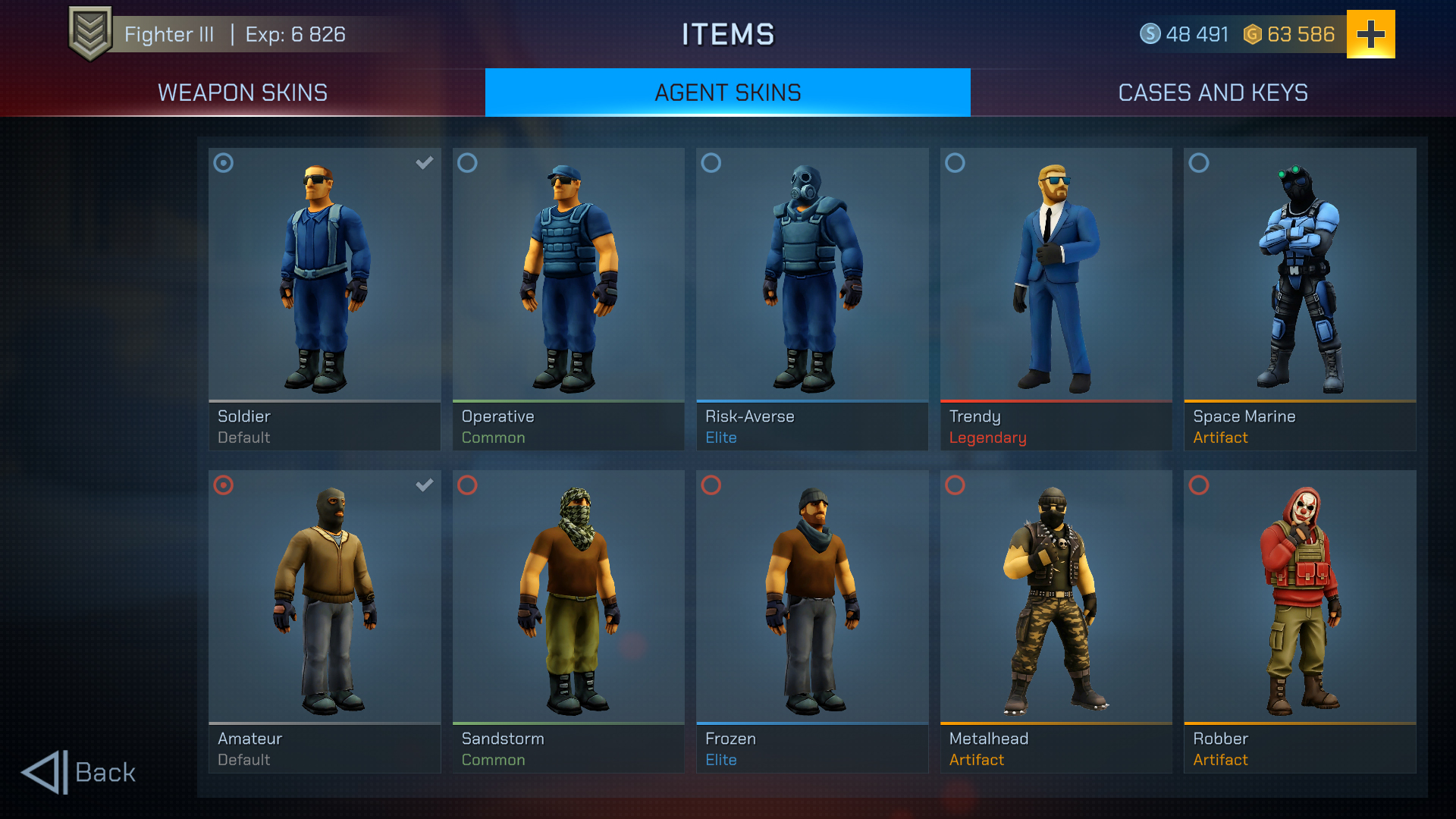Click the checkmark on the Amateur card
The image size is (1456, 819).
click(424, 485)
